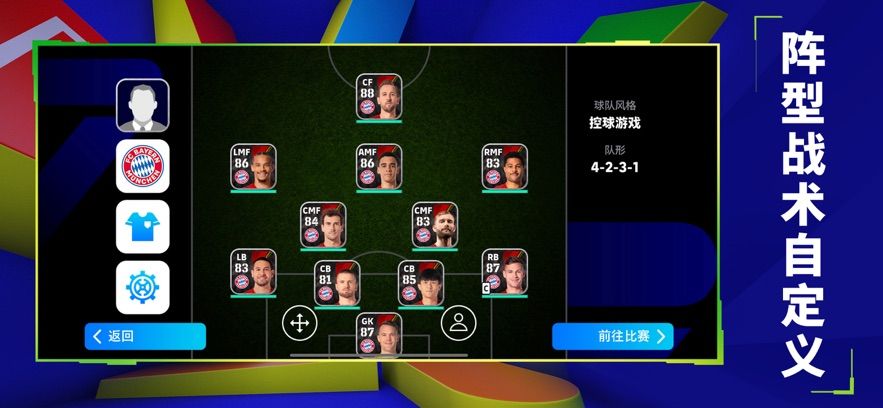Pick the AMF 86 player card
Image resolution: width=883 pixels, height=408 pixels.
click(x=379, y=167)
